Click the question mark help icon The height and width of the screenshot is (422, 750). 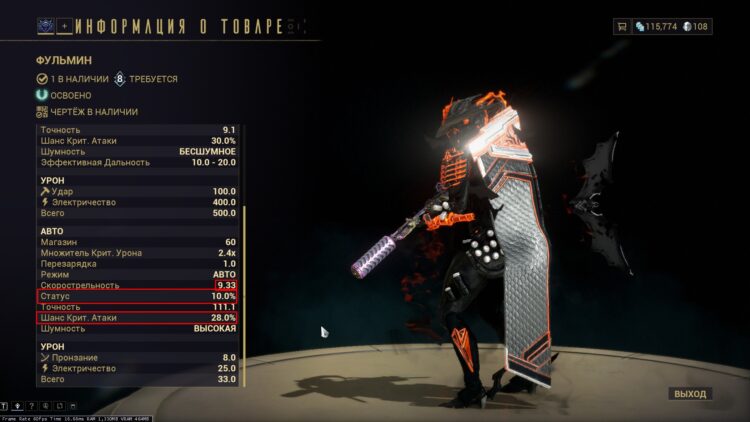pos(32,405)
